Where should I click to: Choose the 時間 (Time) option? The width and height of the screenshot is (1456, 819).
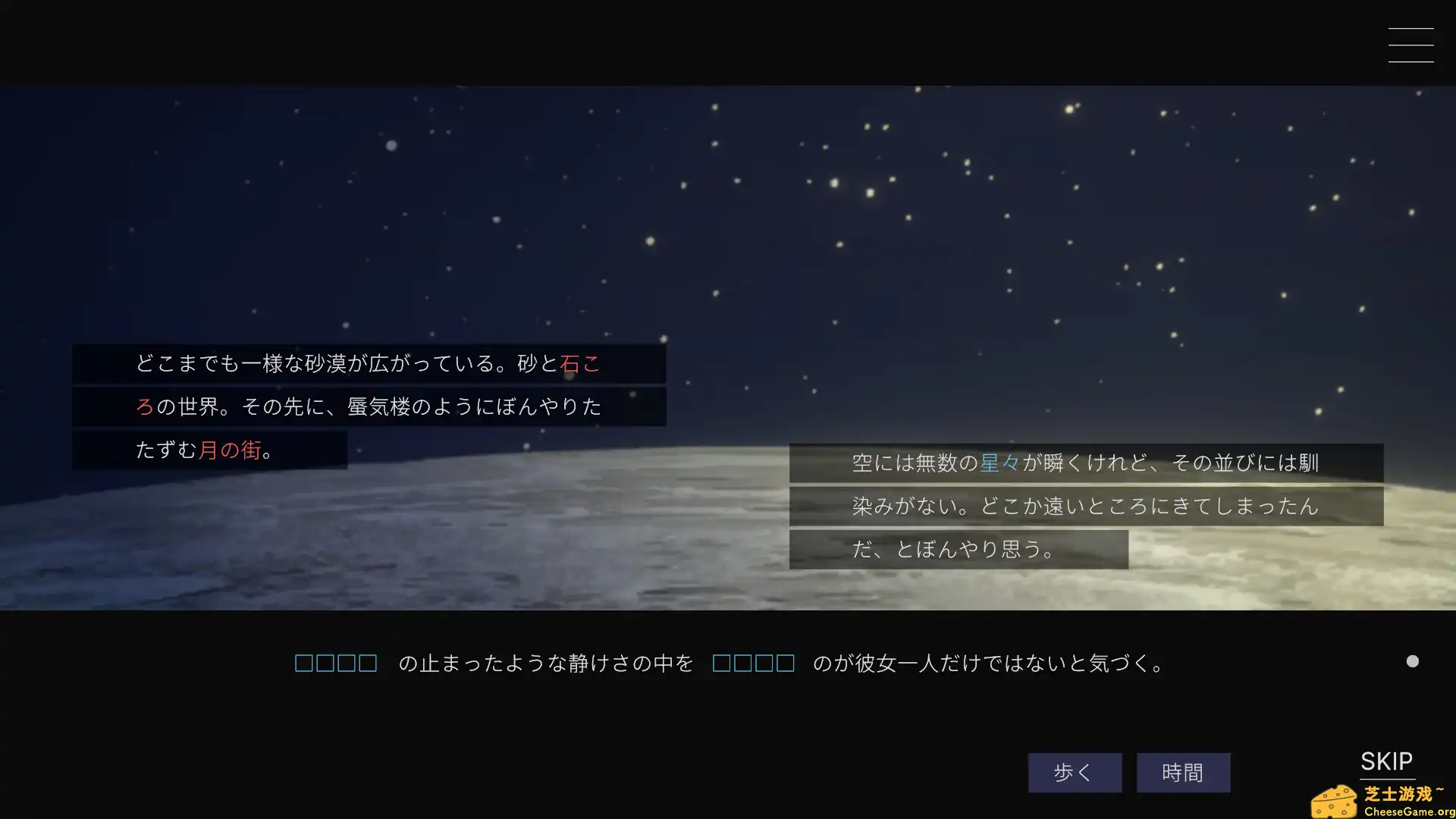(1183, 772)
